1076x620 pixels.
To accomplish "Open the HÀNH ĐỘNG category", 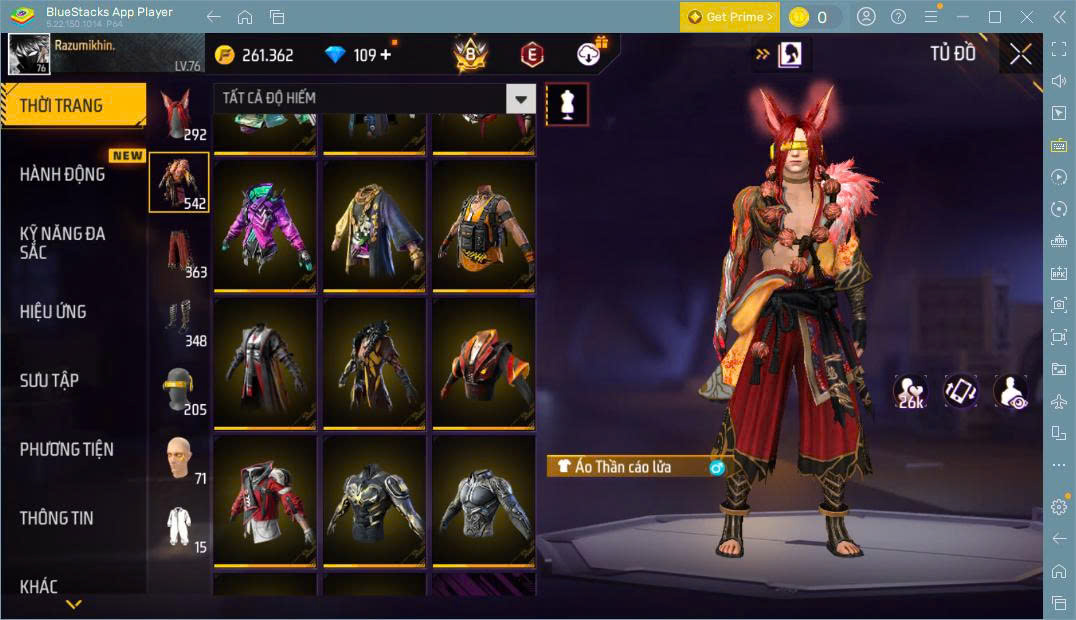I will (62, 174).
